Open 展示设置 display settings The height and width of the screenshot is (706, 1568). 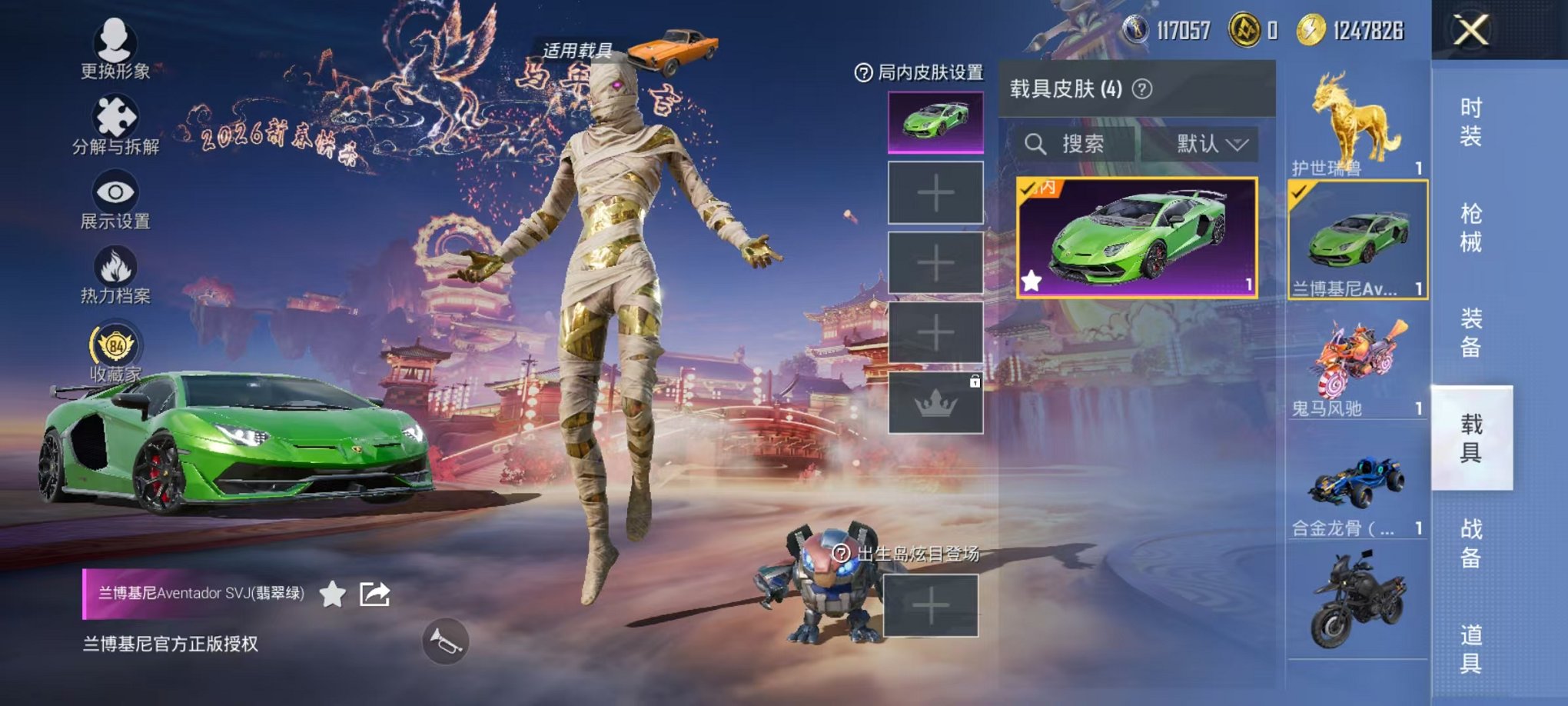pos(114,190)
